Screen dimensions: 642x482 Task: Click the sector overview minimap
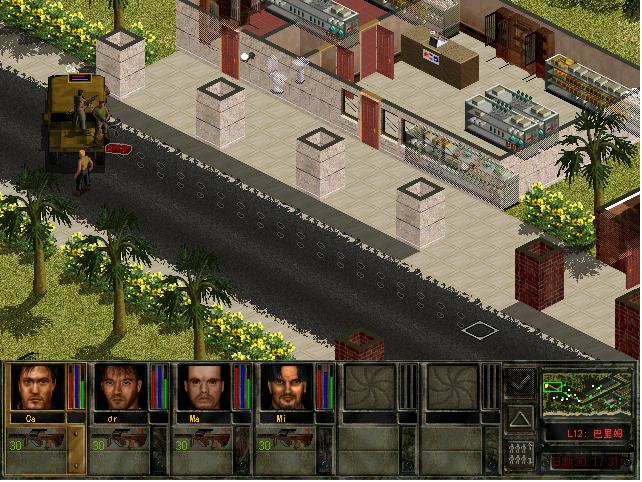[x=586, y=394]
